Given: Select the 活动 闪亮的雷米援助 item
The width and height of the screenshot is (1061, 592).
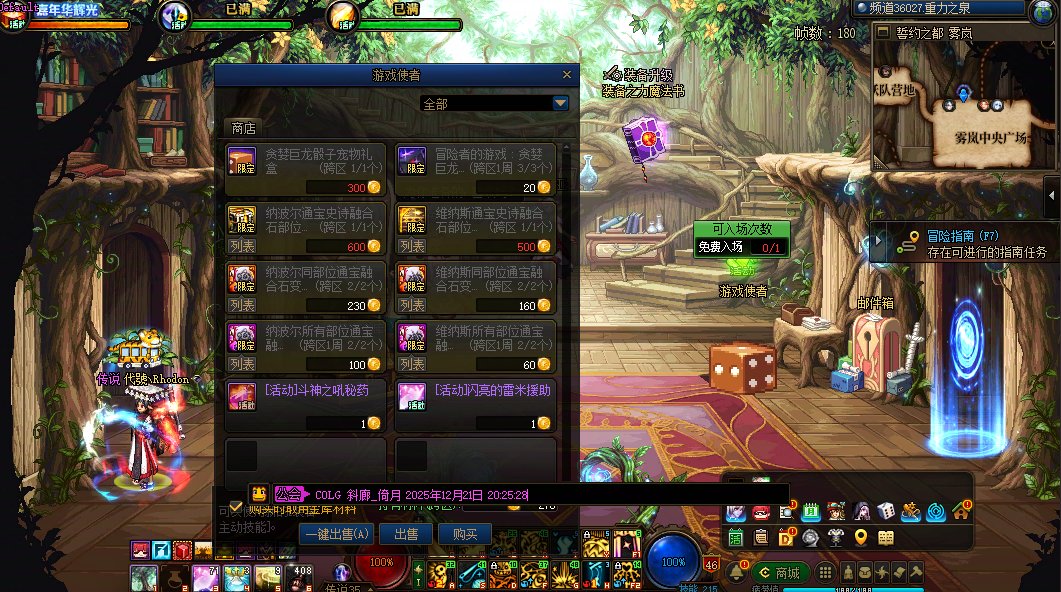Looking at the screenshot, I should click(475, 406).
